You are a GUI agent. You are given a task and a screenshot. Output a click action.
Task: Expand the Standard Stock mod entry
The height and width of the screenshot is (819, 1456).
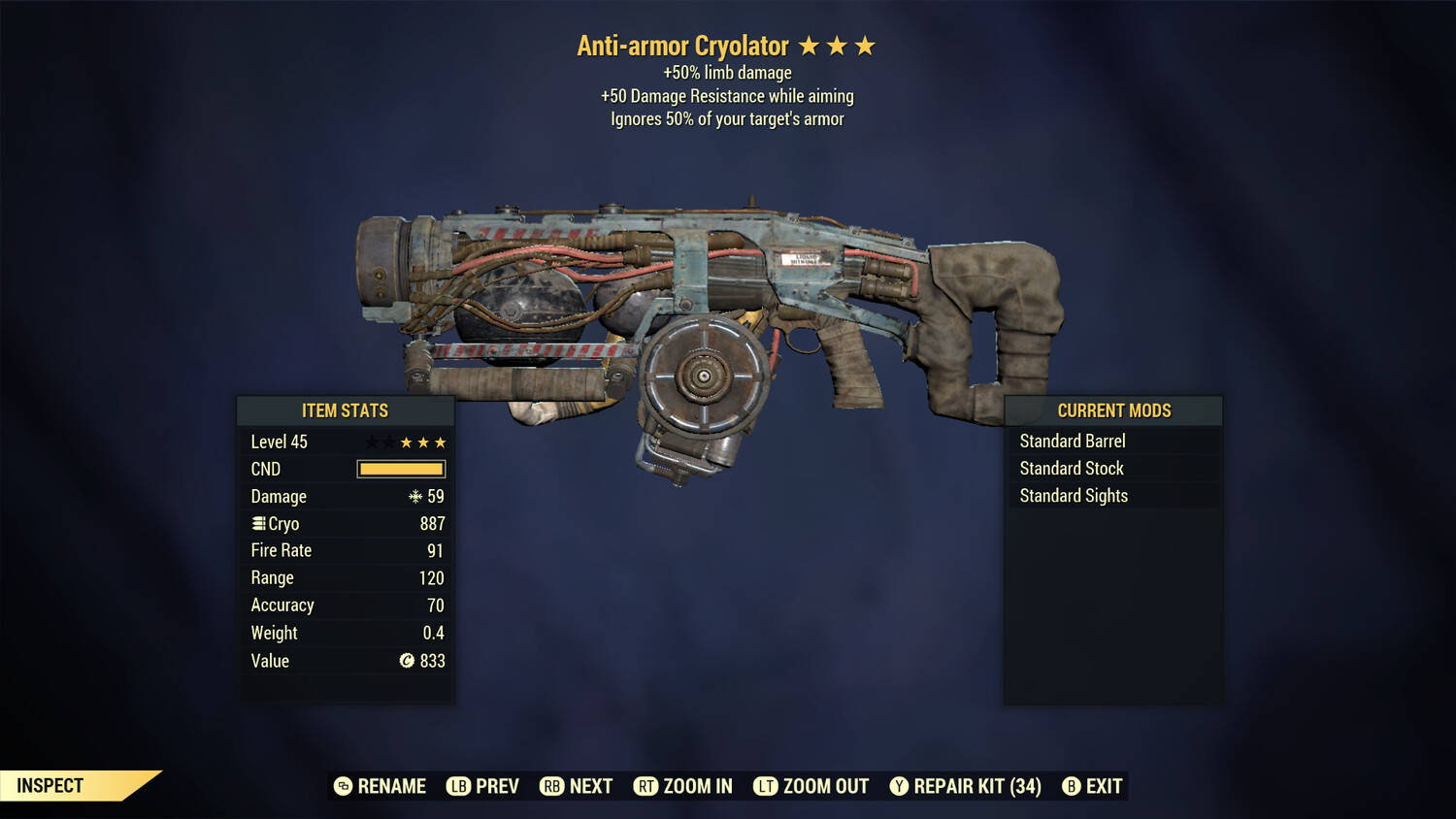[x=1071, y=468]
